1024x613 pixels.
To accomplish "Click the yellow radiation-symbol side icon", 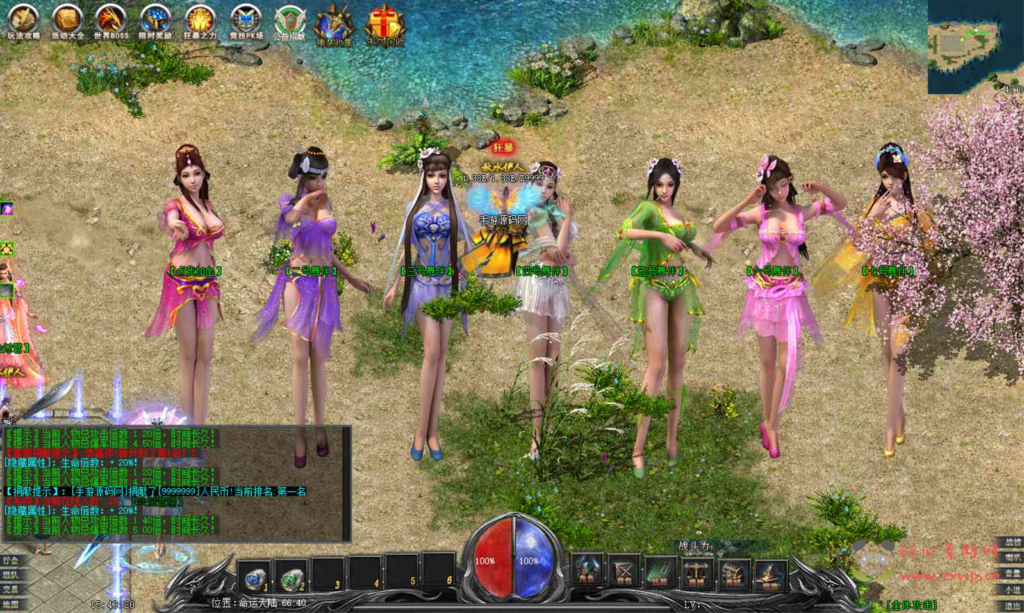I will coord(6,248).
